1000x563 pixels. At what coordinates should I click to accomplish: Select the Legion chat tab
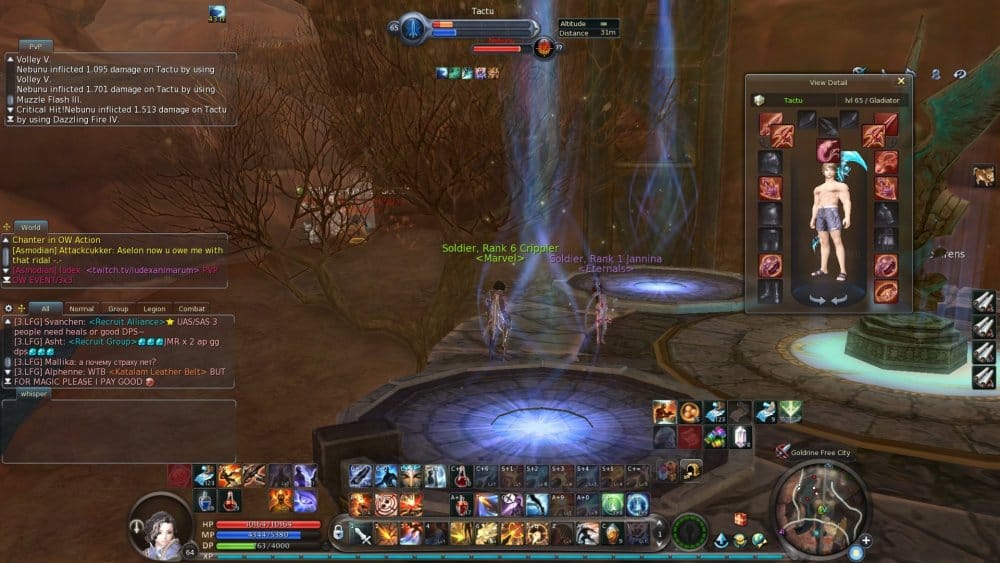[154, 309]
